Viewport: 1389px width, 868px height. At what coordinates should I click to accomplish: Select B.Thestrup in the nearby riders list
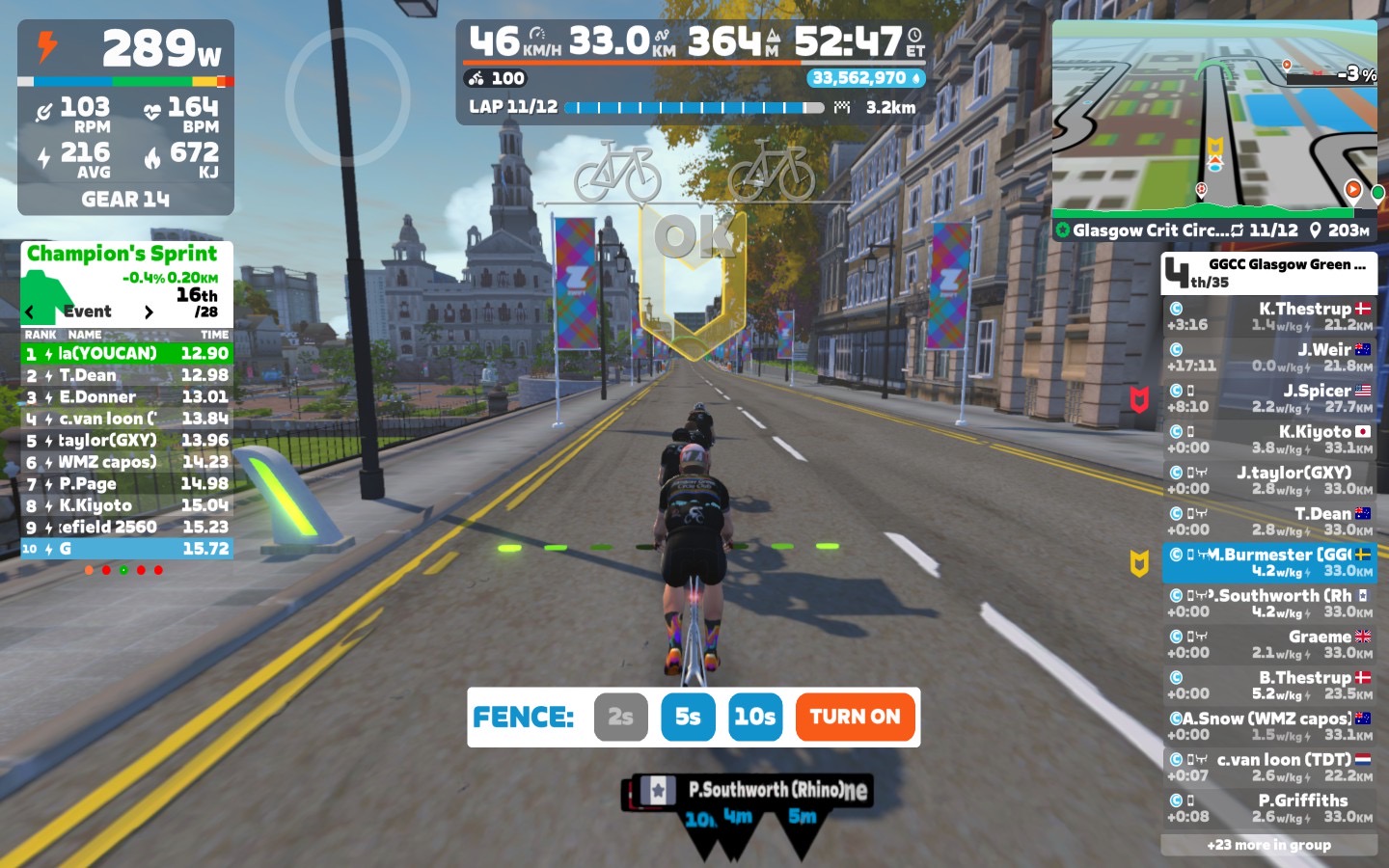coord(1268,685)
